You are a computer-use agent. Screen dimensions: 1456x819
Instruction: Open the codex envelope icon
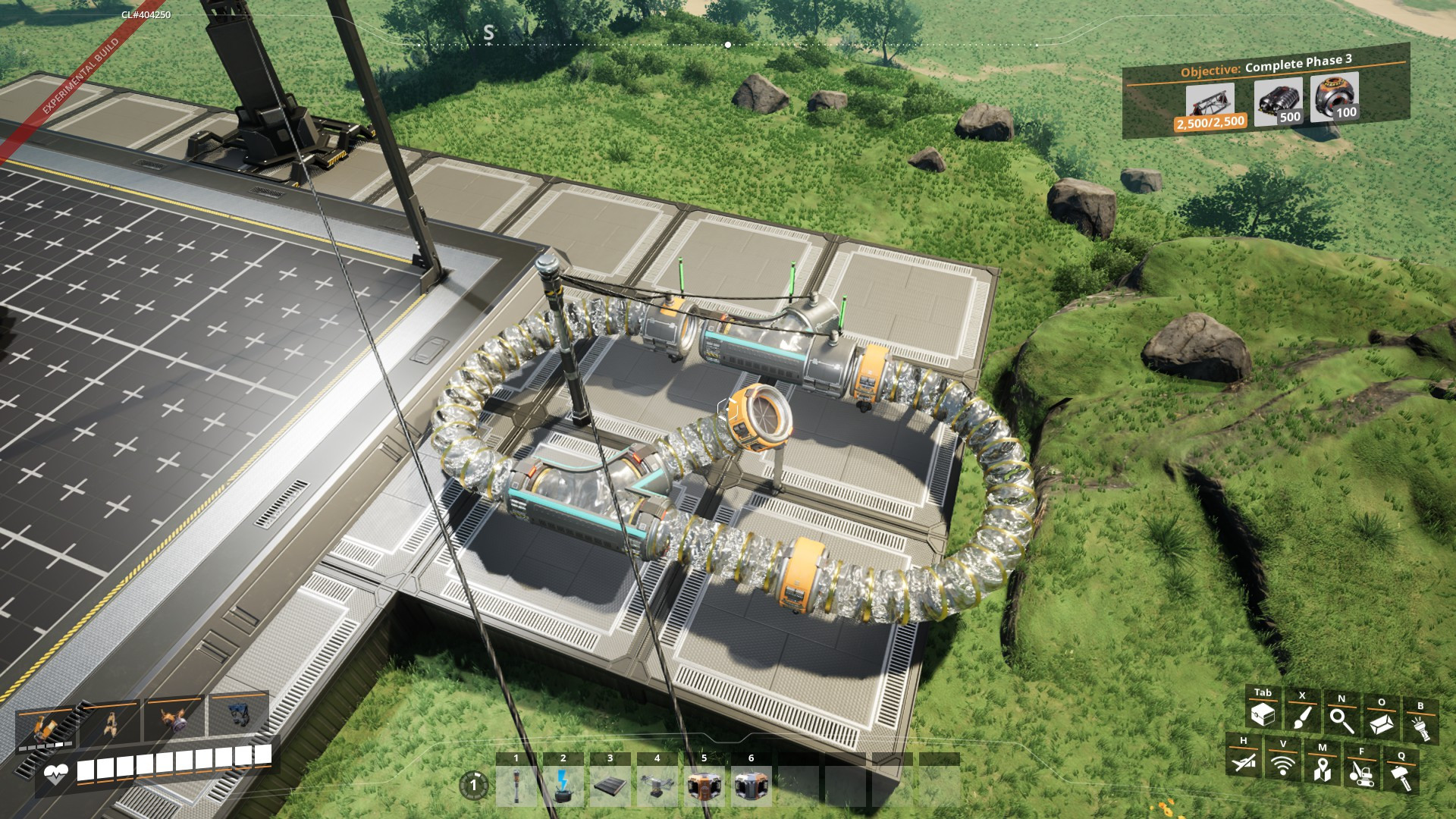(1381, 723)
